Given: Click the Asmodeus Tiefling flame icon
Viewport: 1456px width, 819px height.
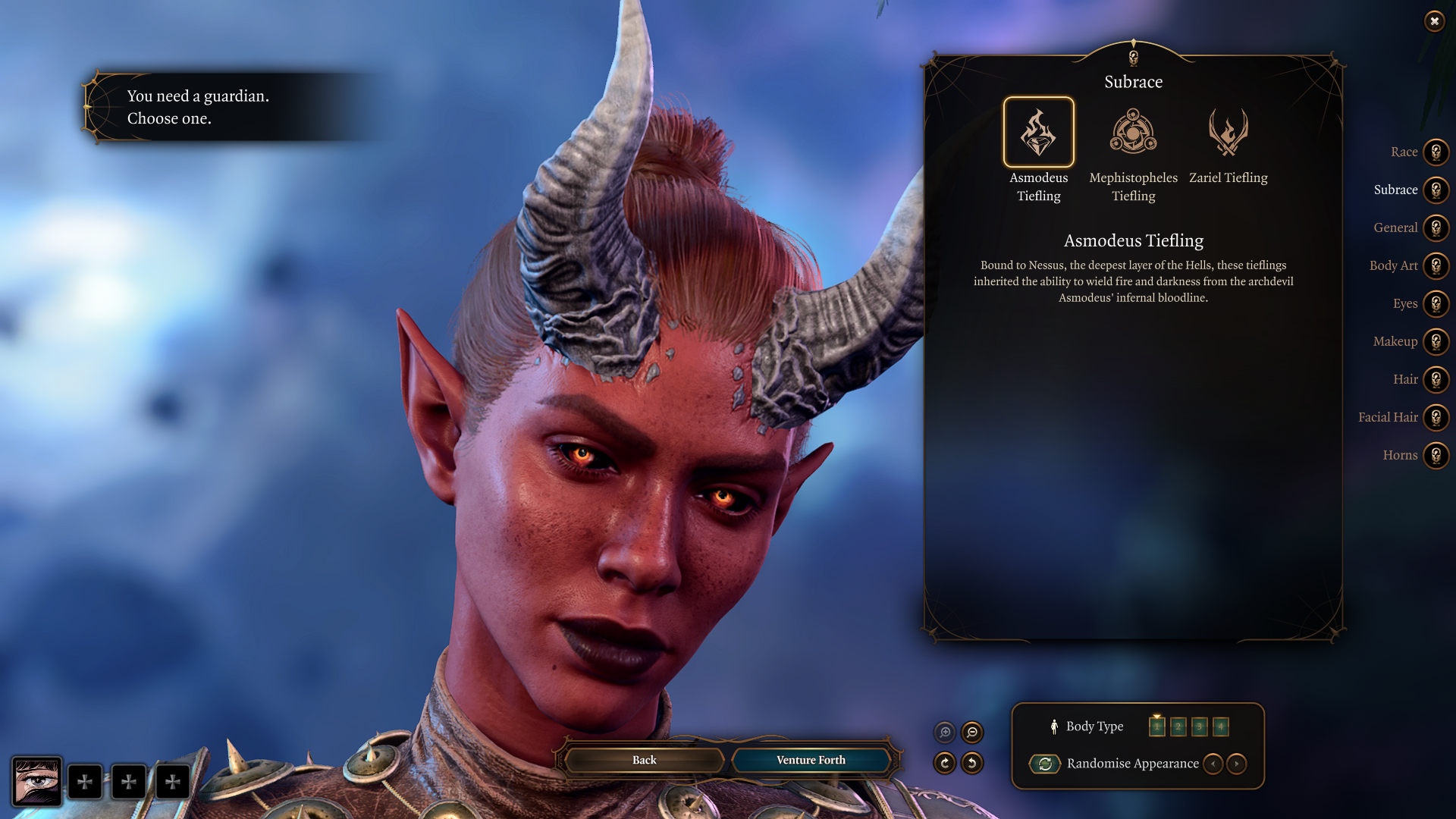Looking at the screenshot, I should click(x=1038, y=132).
